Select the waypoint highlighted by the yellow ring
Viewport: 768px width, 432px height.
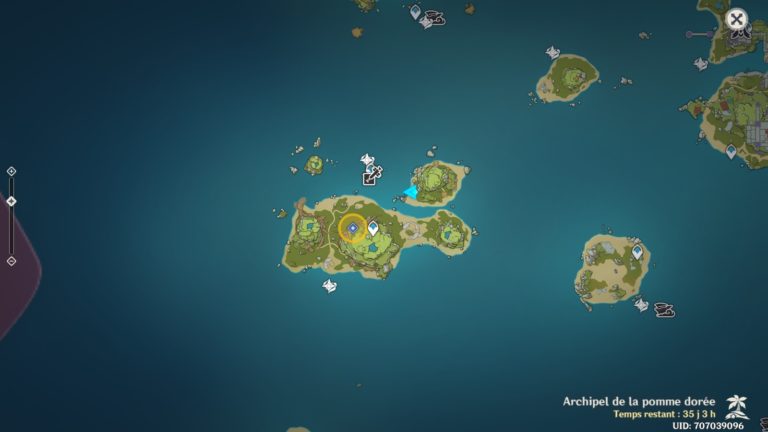(352, 228)
